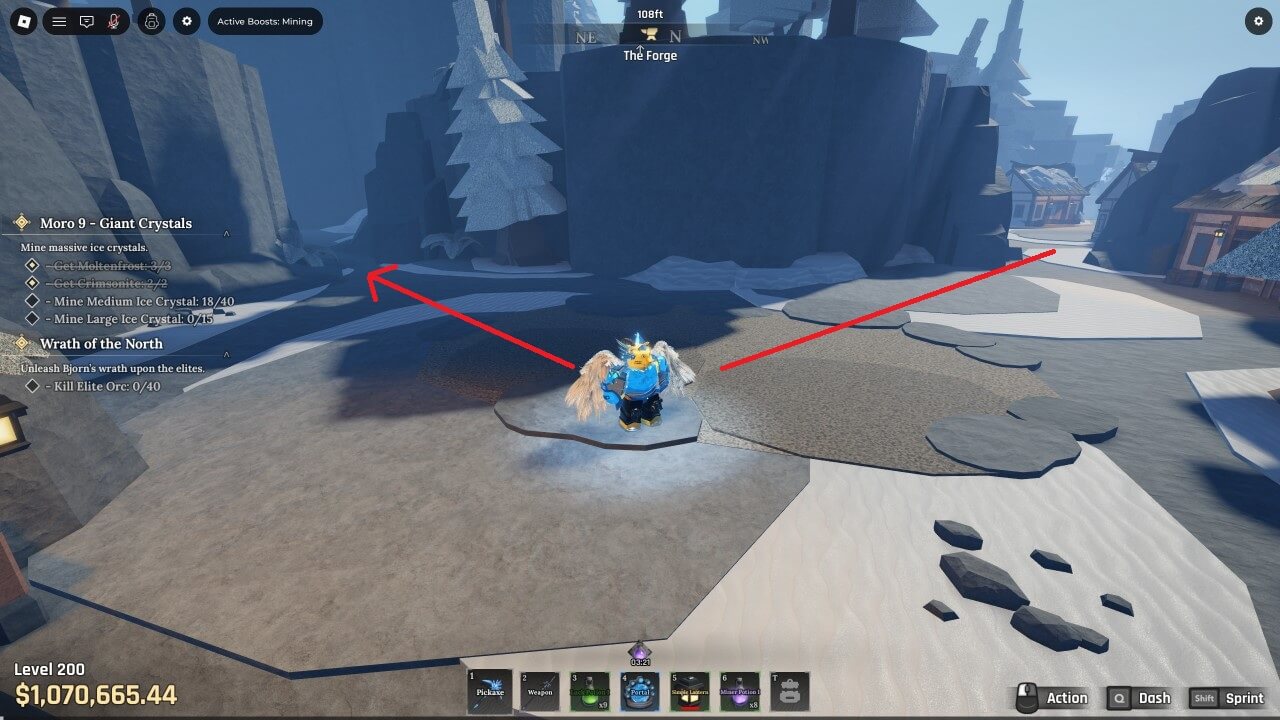Click the Dash button
The height and width of the screenshot is (720, 1280).
pyautogui.click(x=1140, y=698)
